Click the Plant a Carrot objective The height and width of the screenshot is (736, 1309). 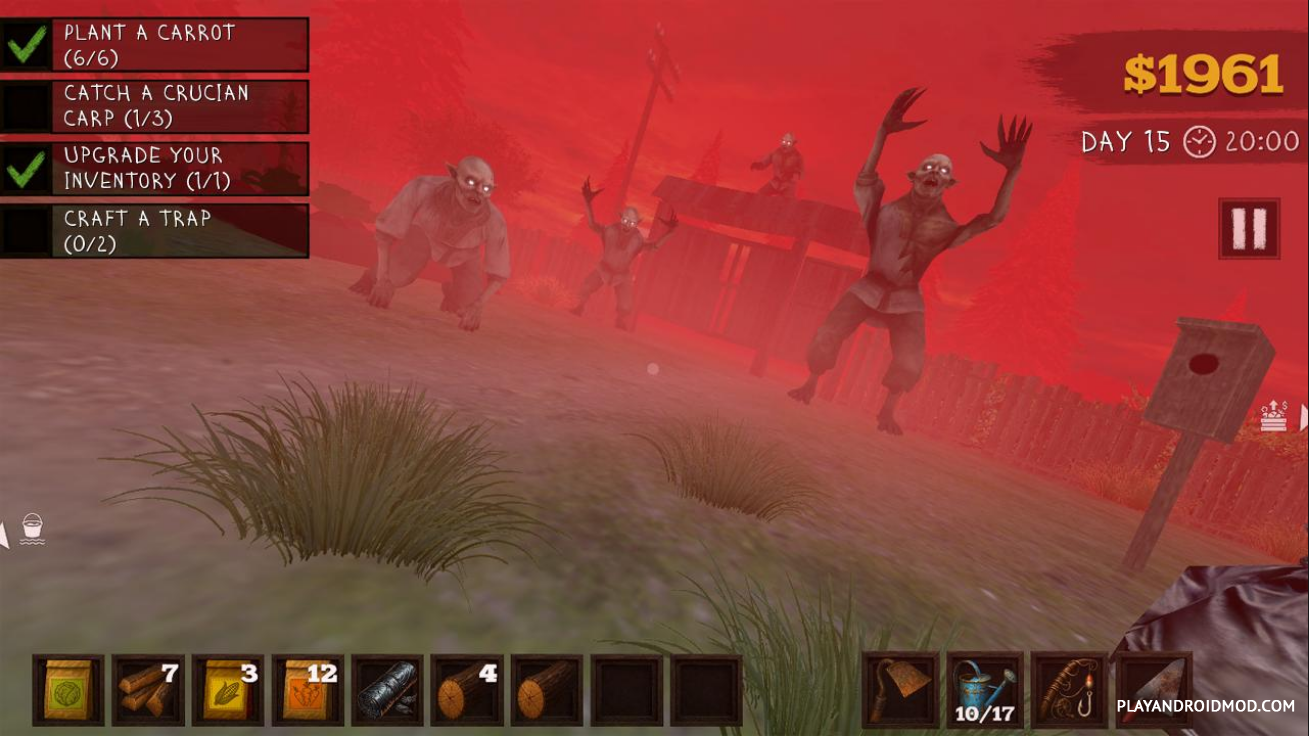tap(155, 44)
